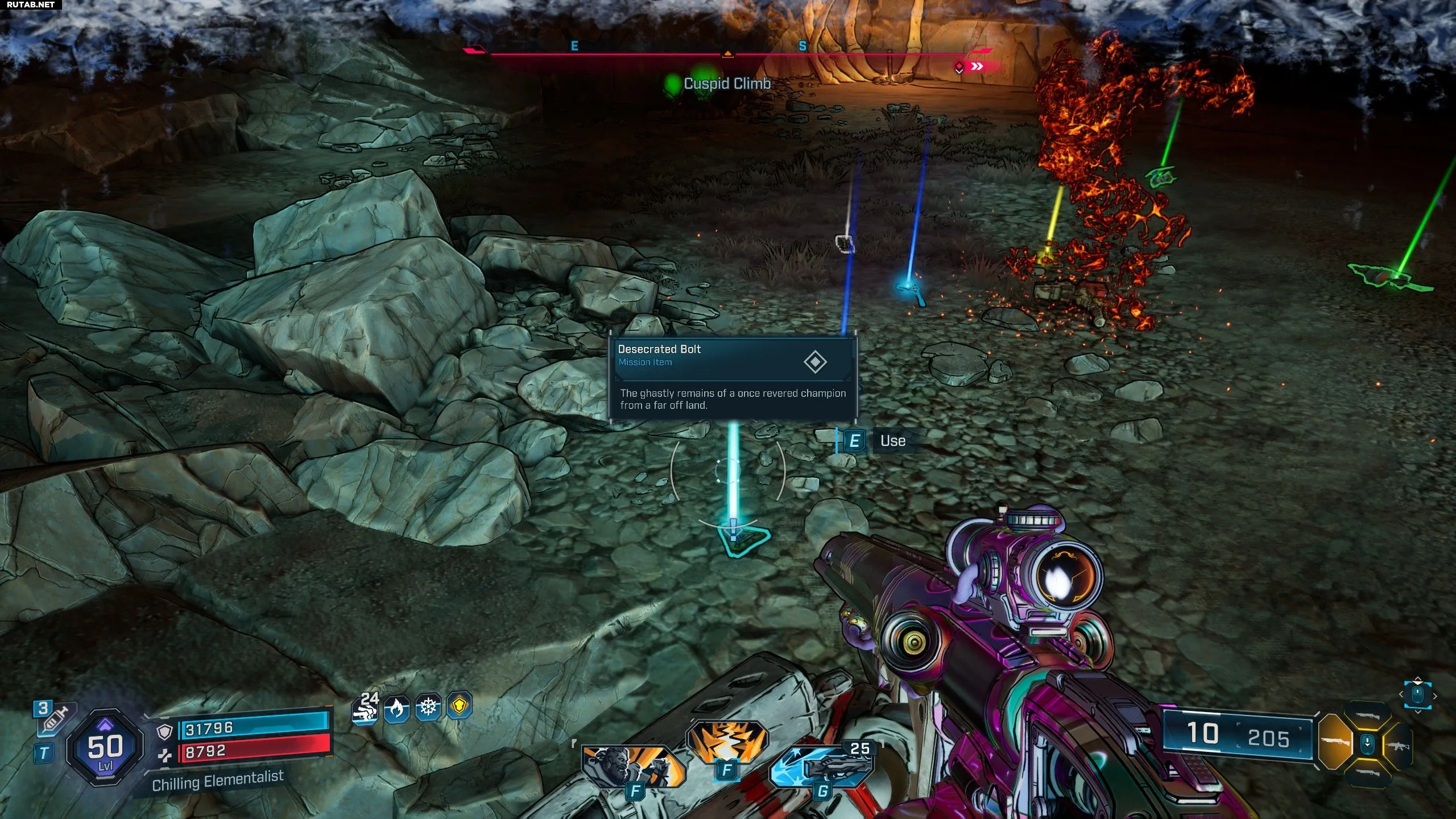This screenshot has height=819, width=1456.
Task: Click the Desecrated Bolt mission item card
Action: 733,378
